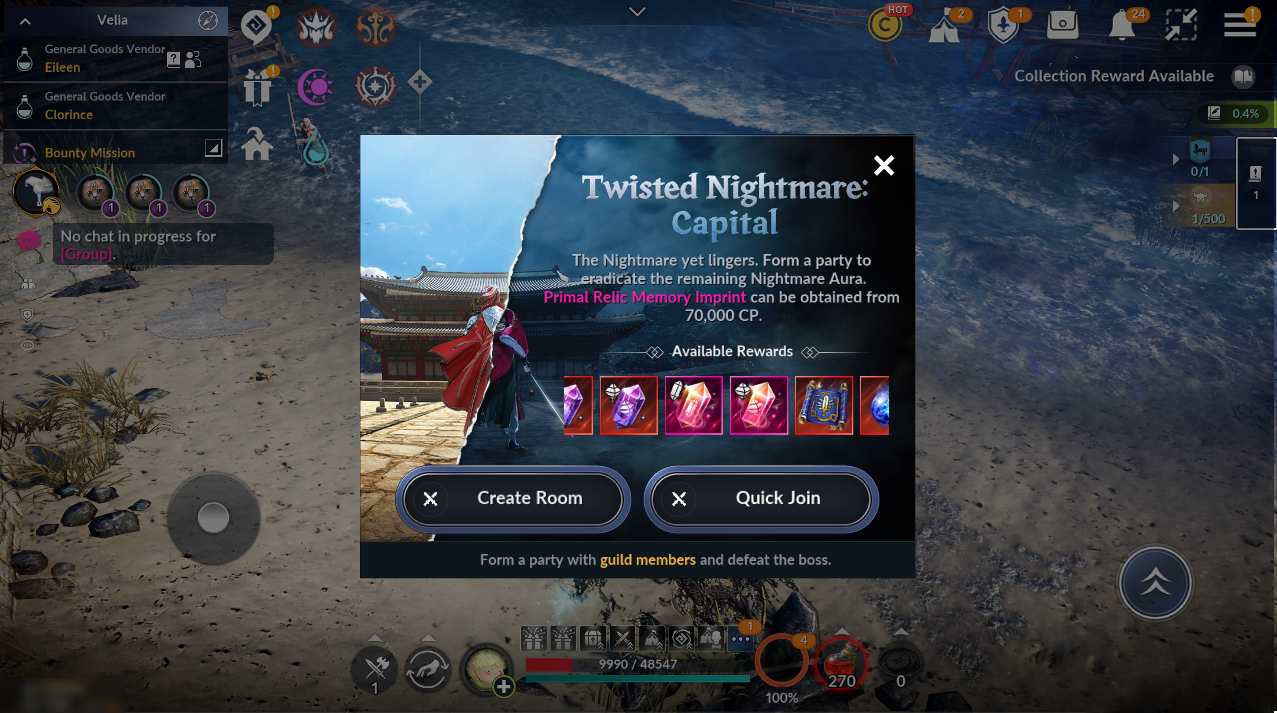
Task: Open the gift box rewards icon
Action: (257, 88)
